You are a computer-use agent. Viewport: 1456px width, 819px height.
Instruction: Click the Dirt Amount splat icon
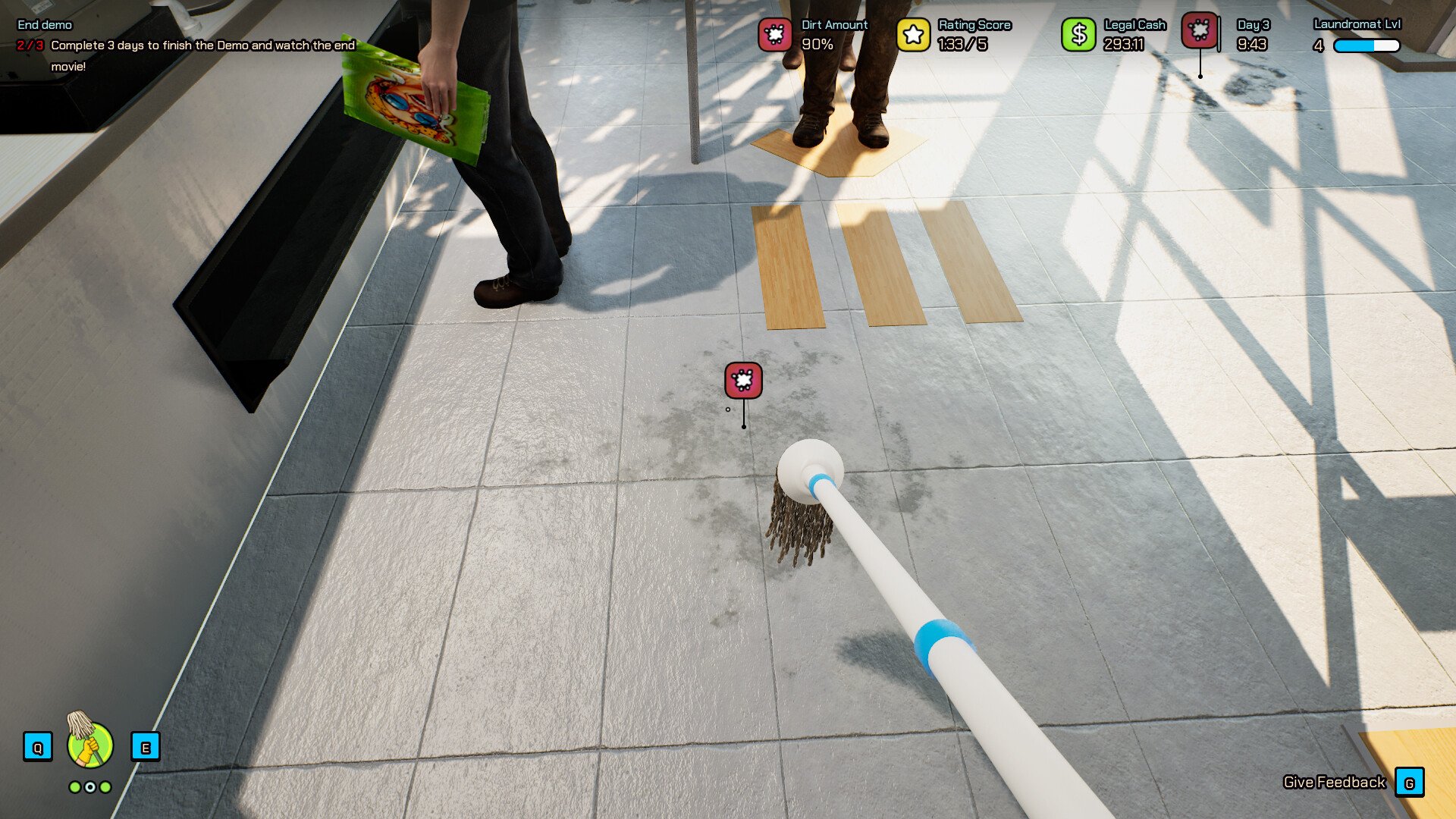click(775, 35)
